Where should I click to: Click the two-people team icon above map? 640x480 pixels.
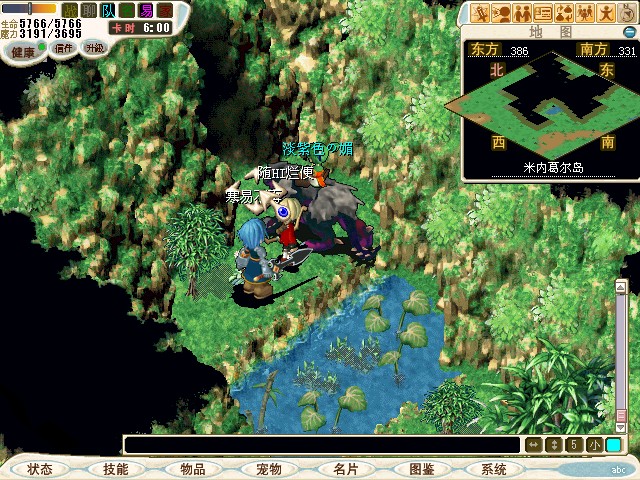[523, 13]
